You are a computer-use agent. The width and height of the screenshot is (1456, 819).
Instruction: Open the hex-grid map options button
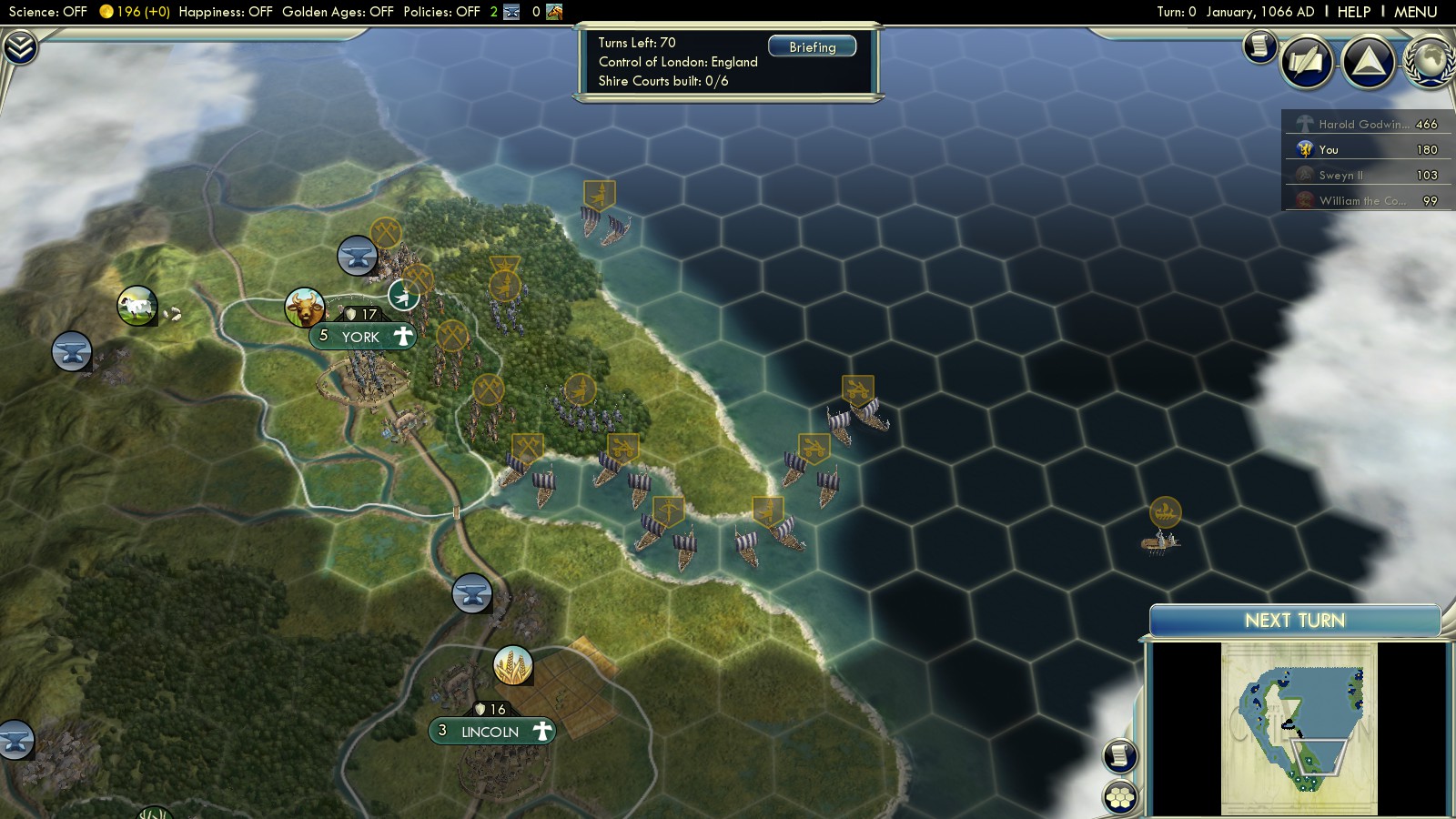pyautogui.click(x=1120, y=797)
